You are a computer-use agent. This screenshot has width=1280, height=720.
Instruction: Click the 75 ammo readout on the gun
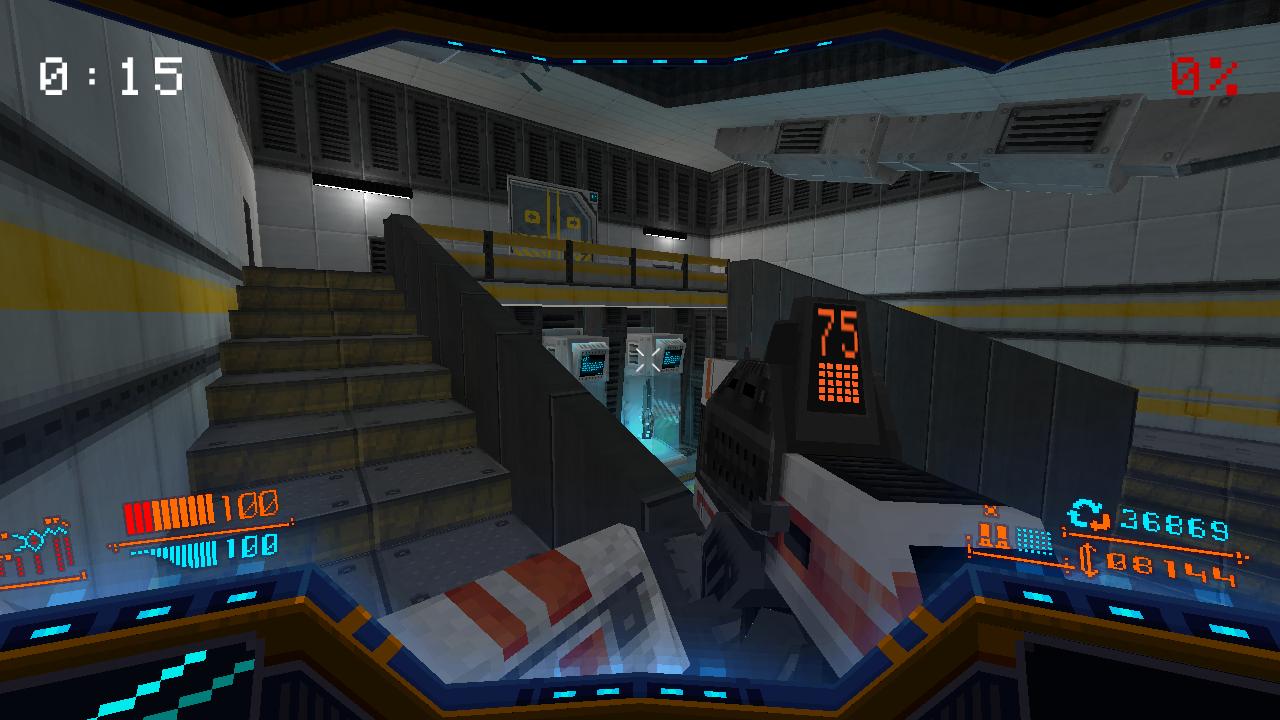[x=838, y=328]
